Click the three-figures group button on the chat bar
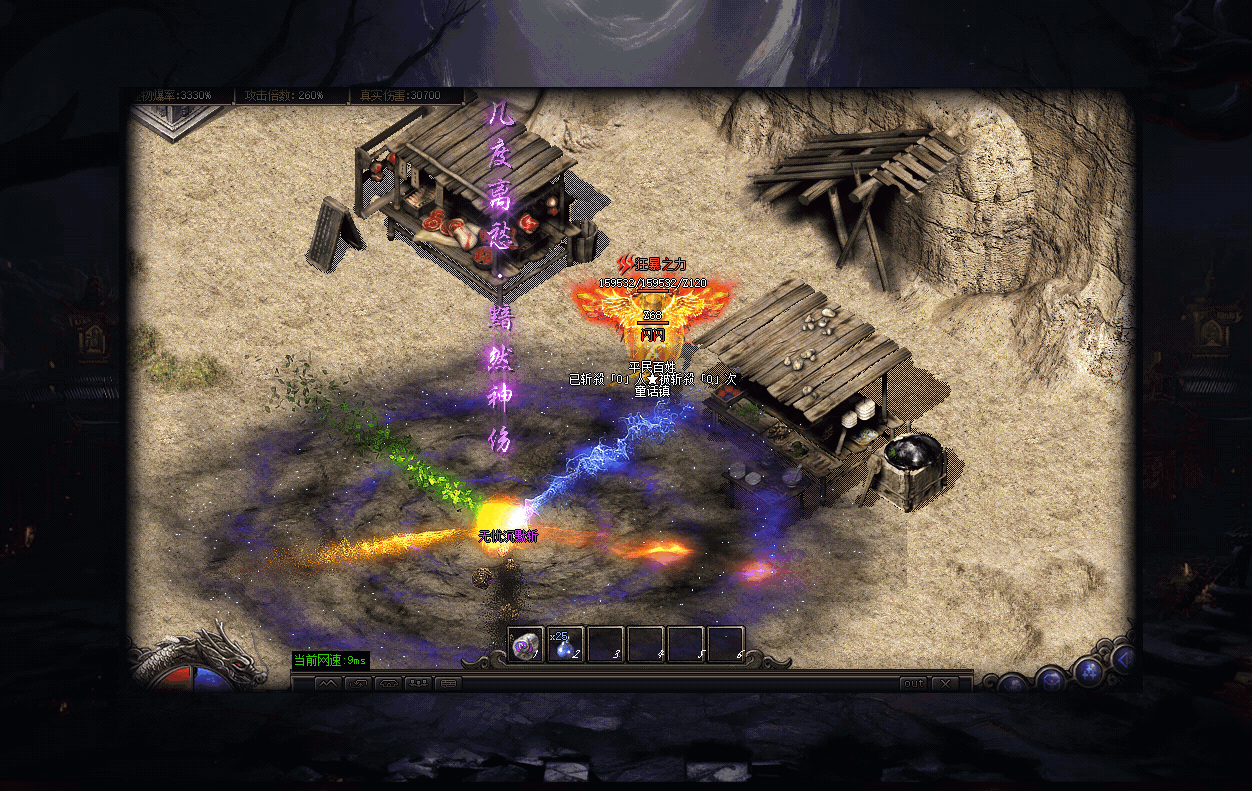The height and width of the screenshot is (791, 1252). point(418,684)
